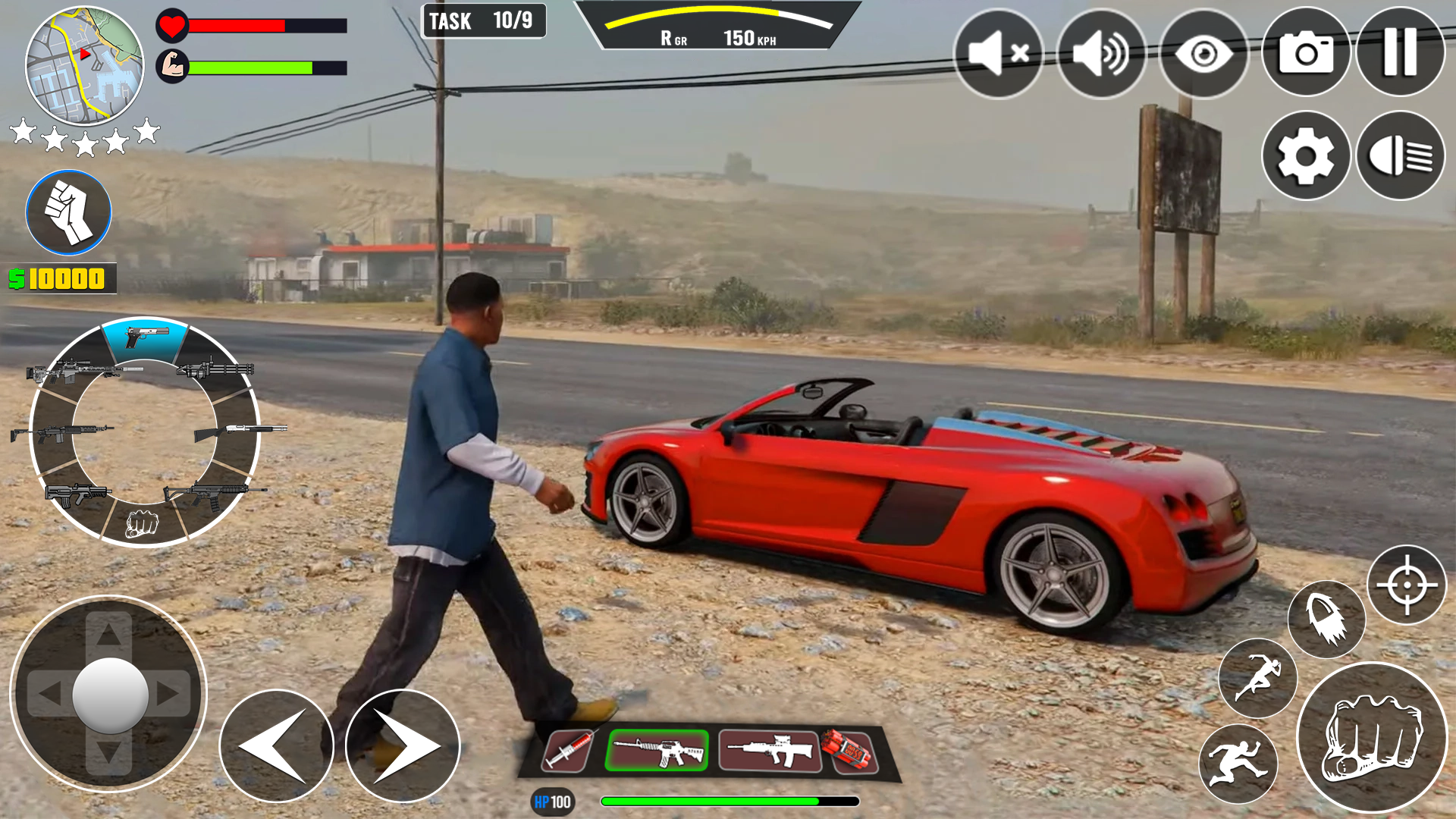Take a screenshot with the camera icon
The width and height of the screenshot is (1456, 819).
pos(1306,53)
